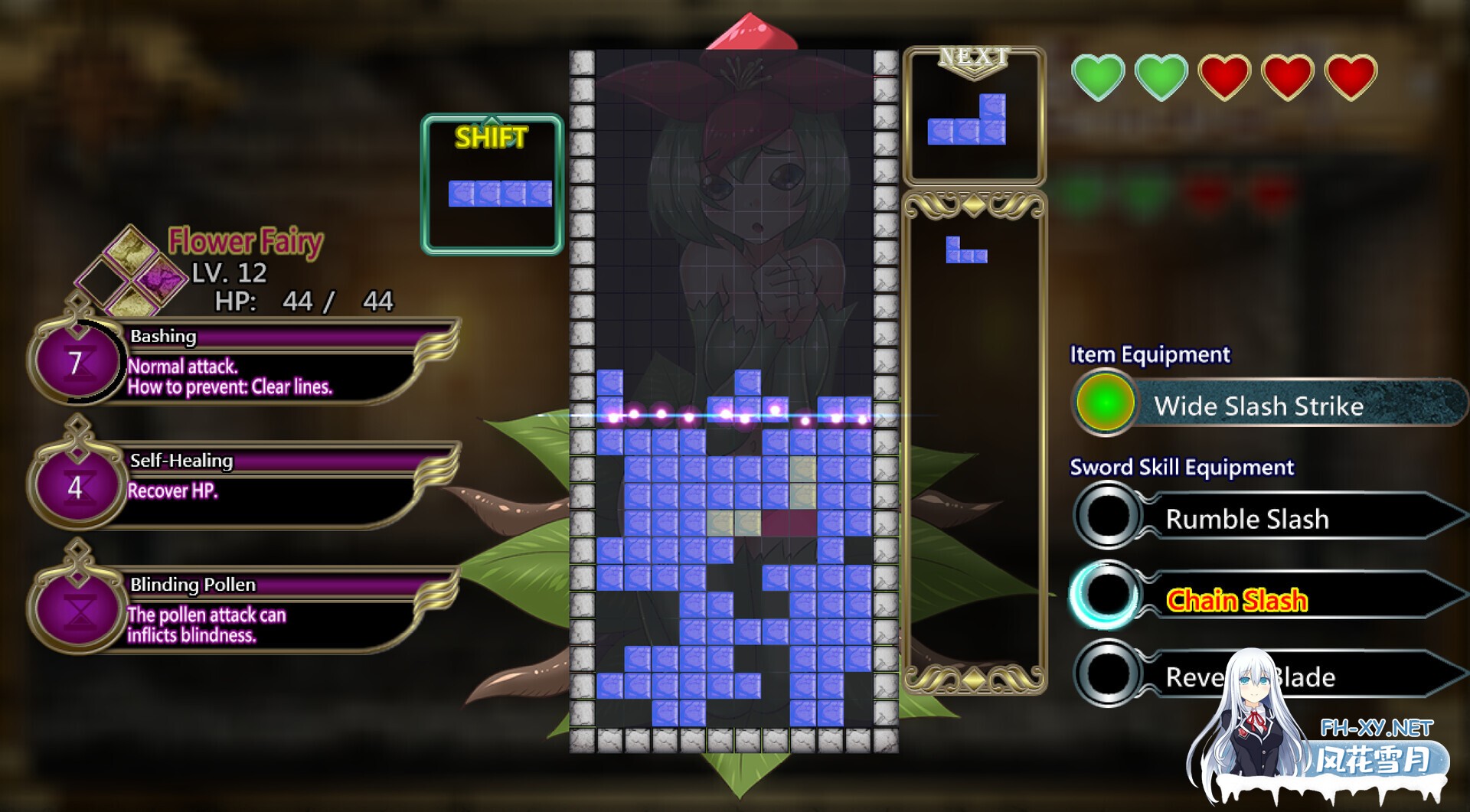Viewport: 1470px width, 812px height.
Task: Click the green Wide Slash Strike orb
Action: 1105,403
